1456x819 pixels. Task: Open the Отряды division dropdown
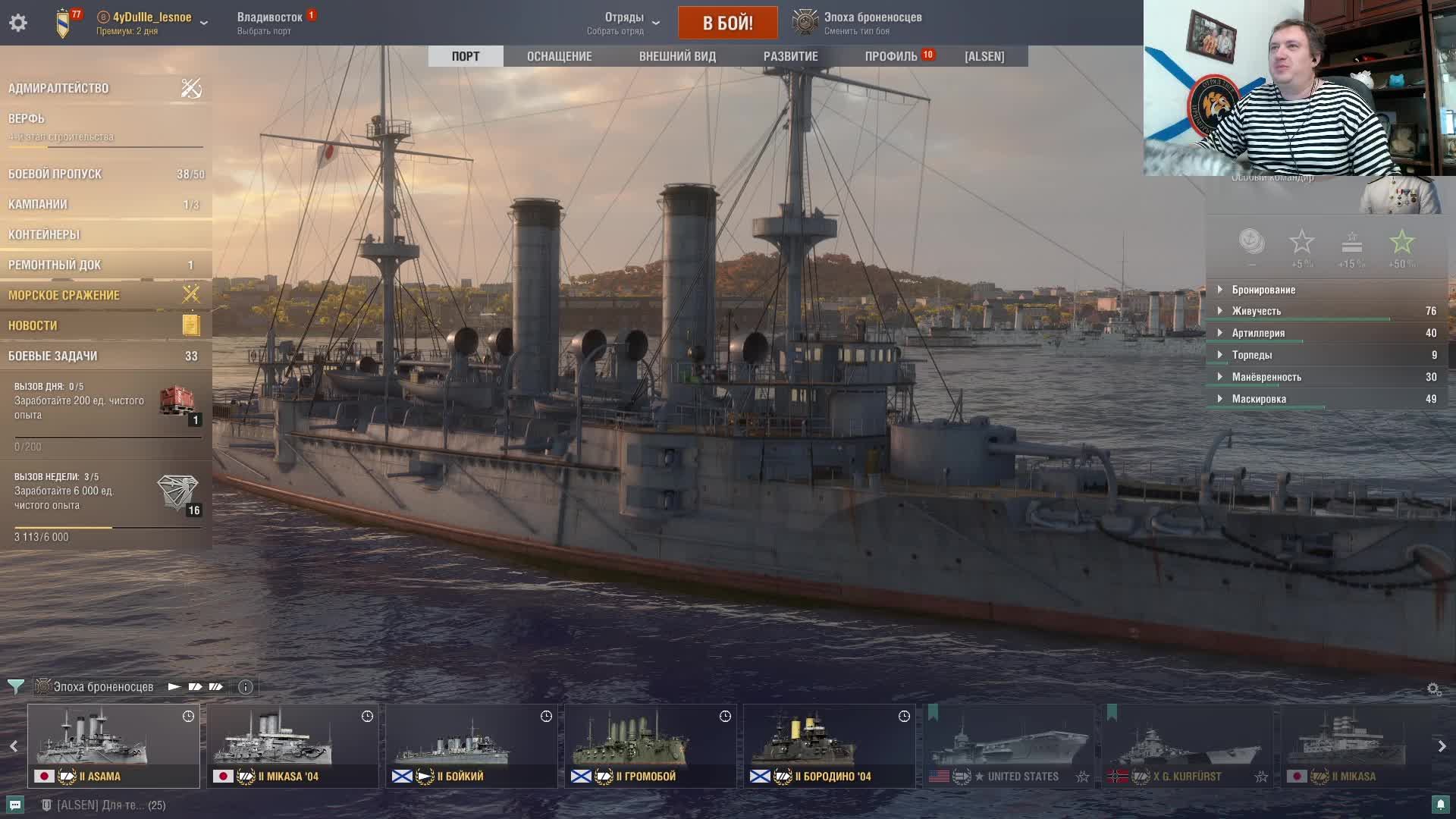coord(624,23)
